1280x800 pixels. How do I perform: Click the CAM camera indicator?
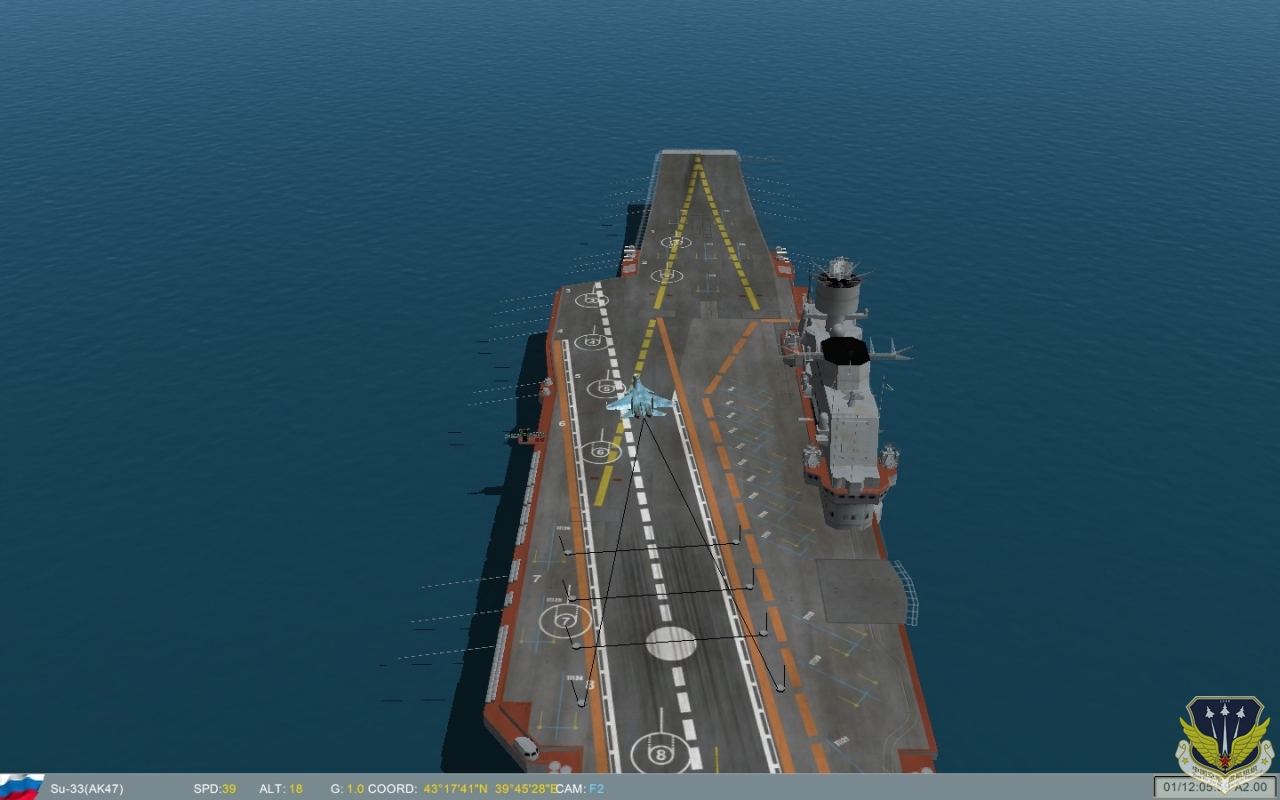pyautogui.click(x=573, y=789)
